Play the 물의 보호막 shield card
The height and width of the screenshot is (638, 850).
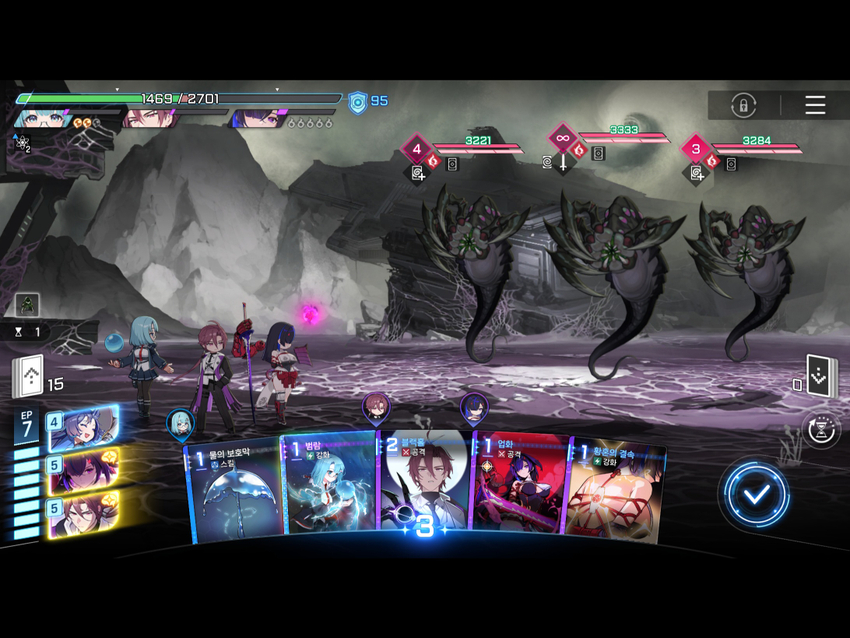pos(234,490)
